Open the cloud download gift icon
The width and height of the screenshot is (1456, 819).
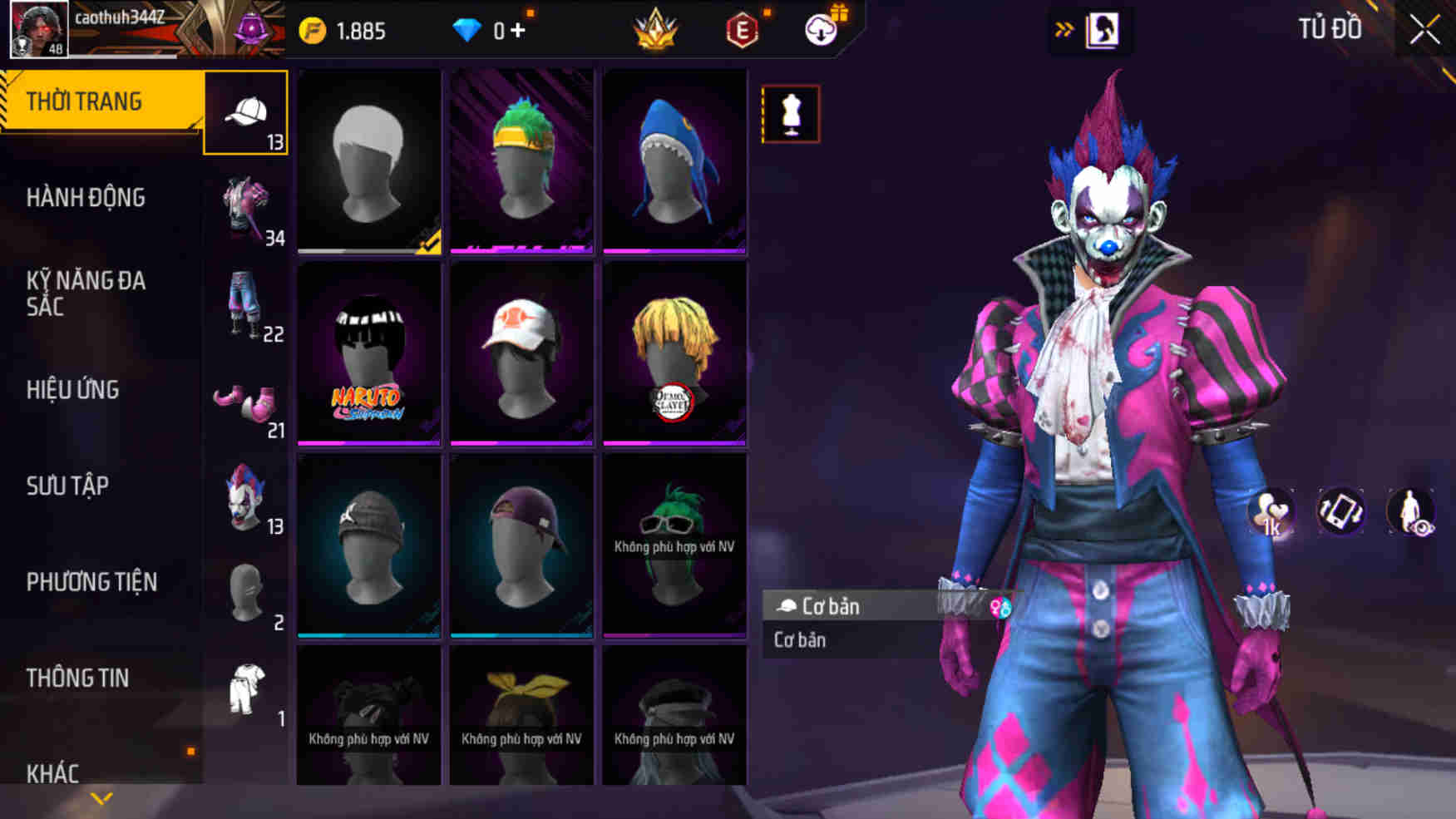822,30
